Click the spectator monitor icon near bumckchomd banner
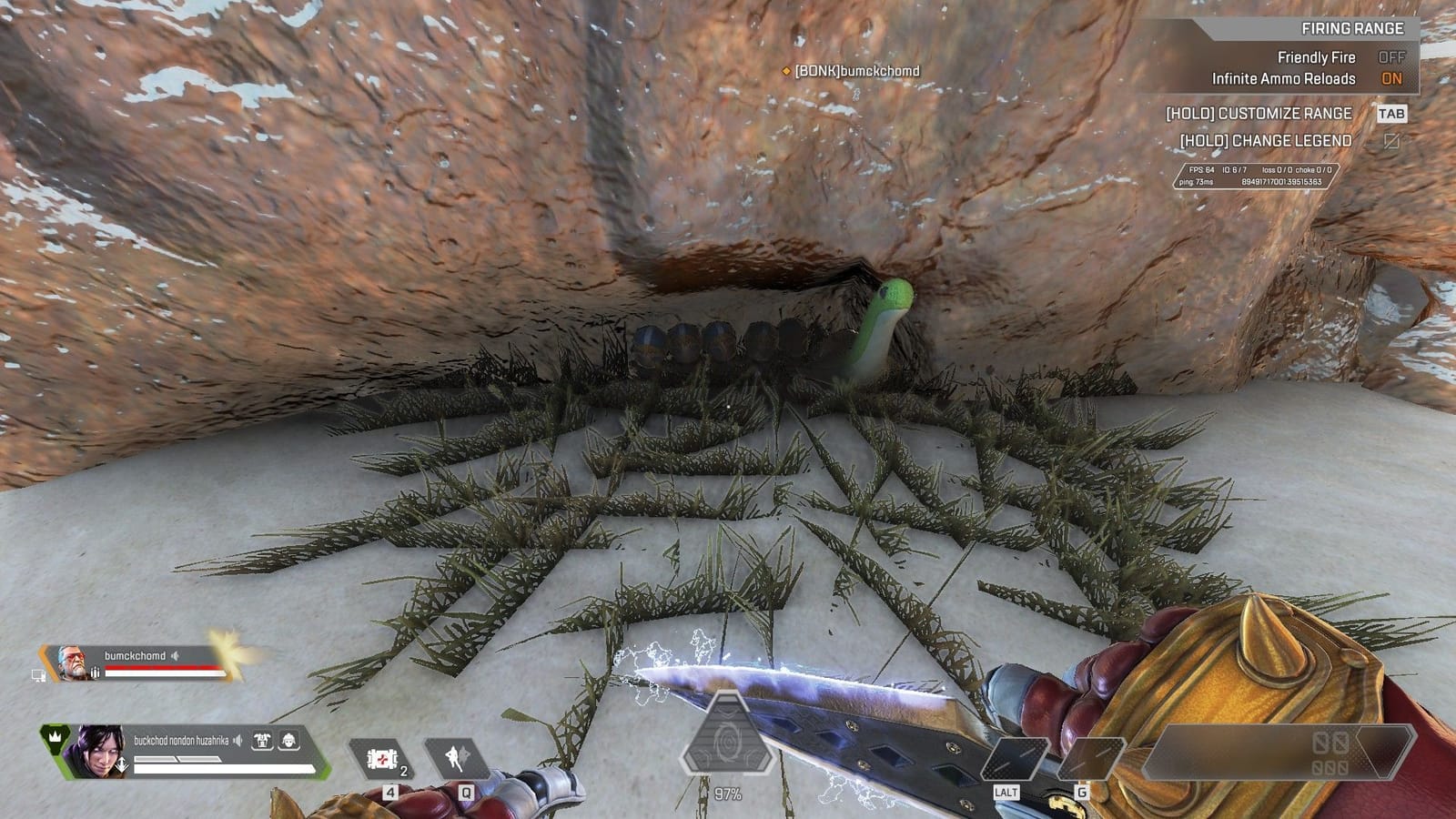This screenshot has width=1456, height=819. click(38, 676)
